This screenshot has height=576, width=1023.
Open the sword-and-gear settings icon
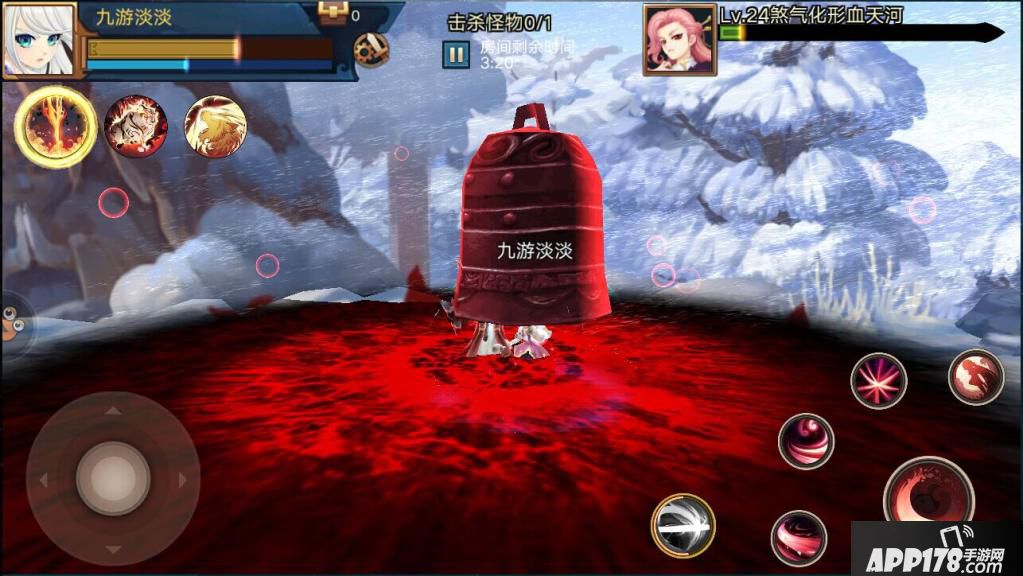click(x=371, y=50)
